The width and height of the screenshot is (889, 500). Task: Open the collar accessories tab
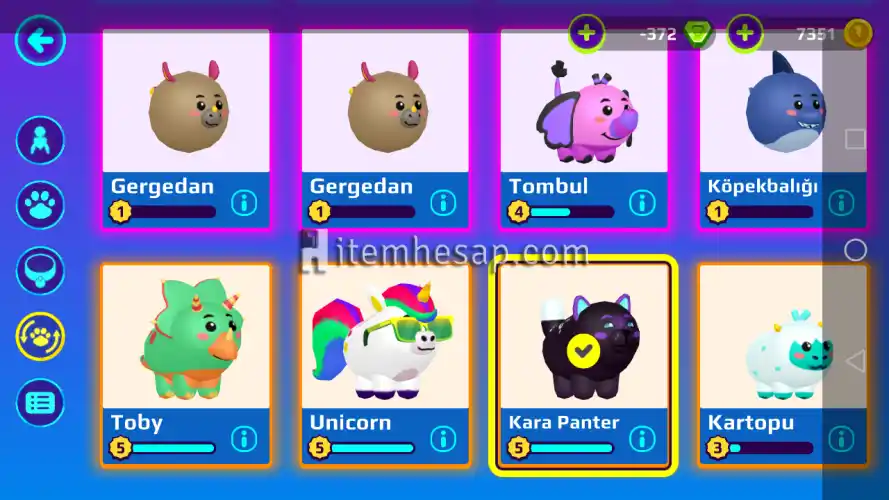41,270
